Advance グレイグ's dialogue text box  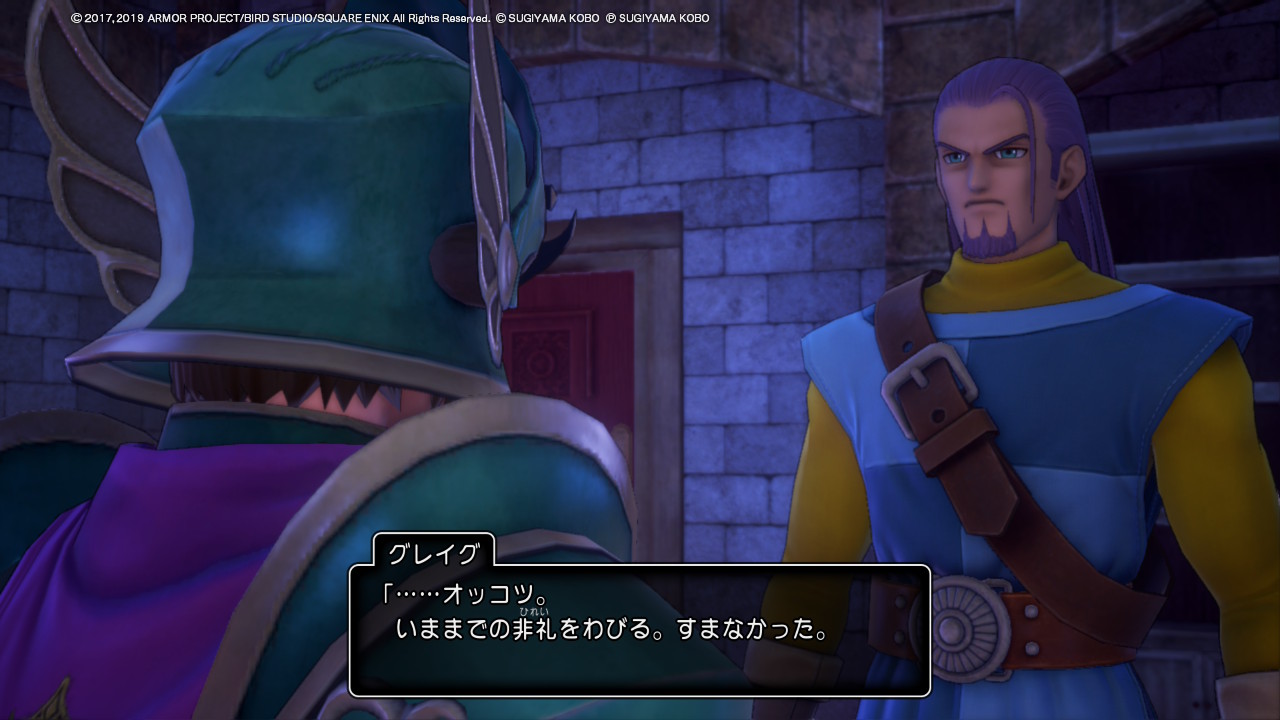click(x=639, y=630)
